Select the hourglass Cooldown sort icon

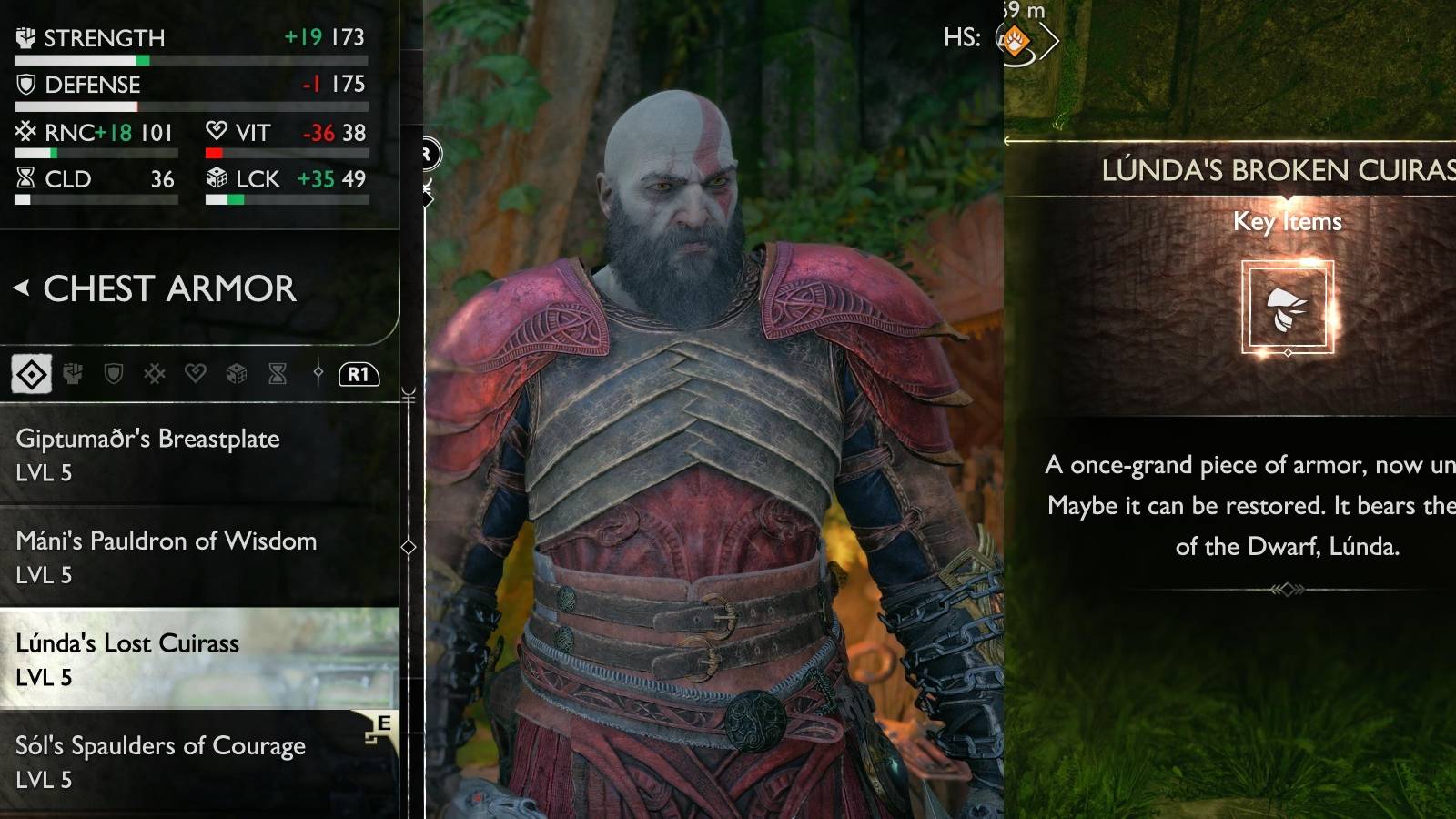click(277, 373)
